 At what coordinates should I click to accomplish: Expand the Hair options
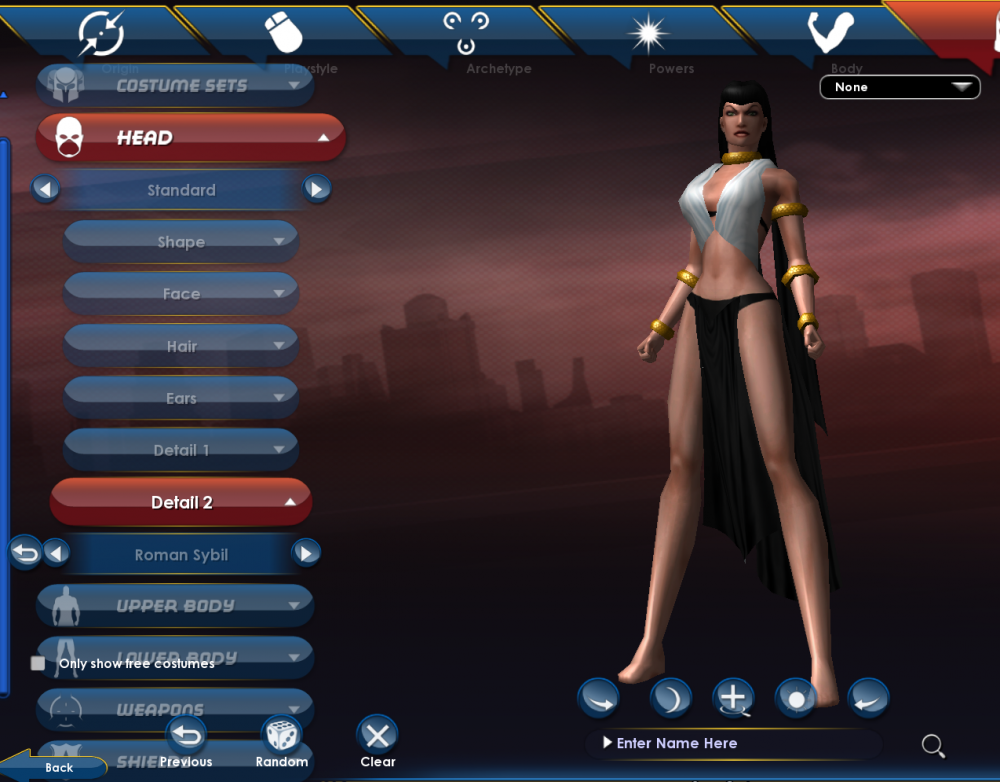pyautogui.click(x=181, y=346)
